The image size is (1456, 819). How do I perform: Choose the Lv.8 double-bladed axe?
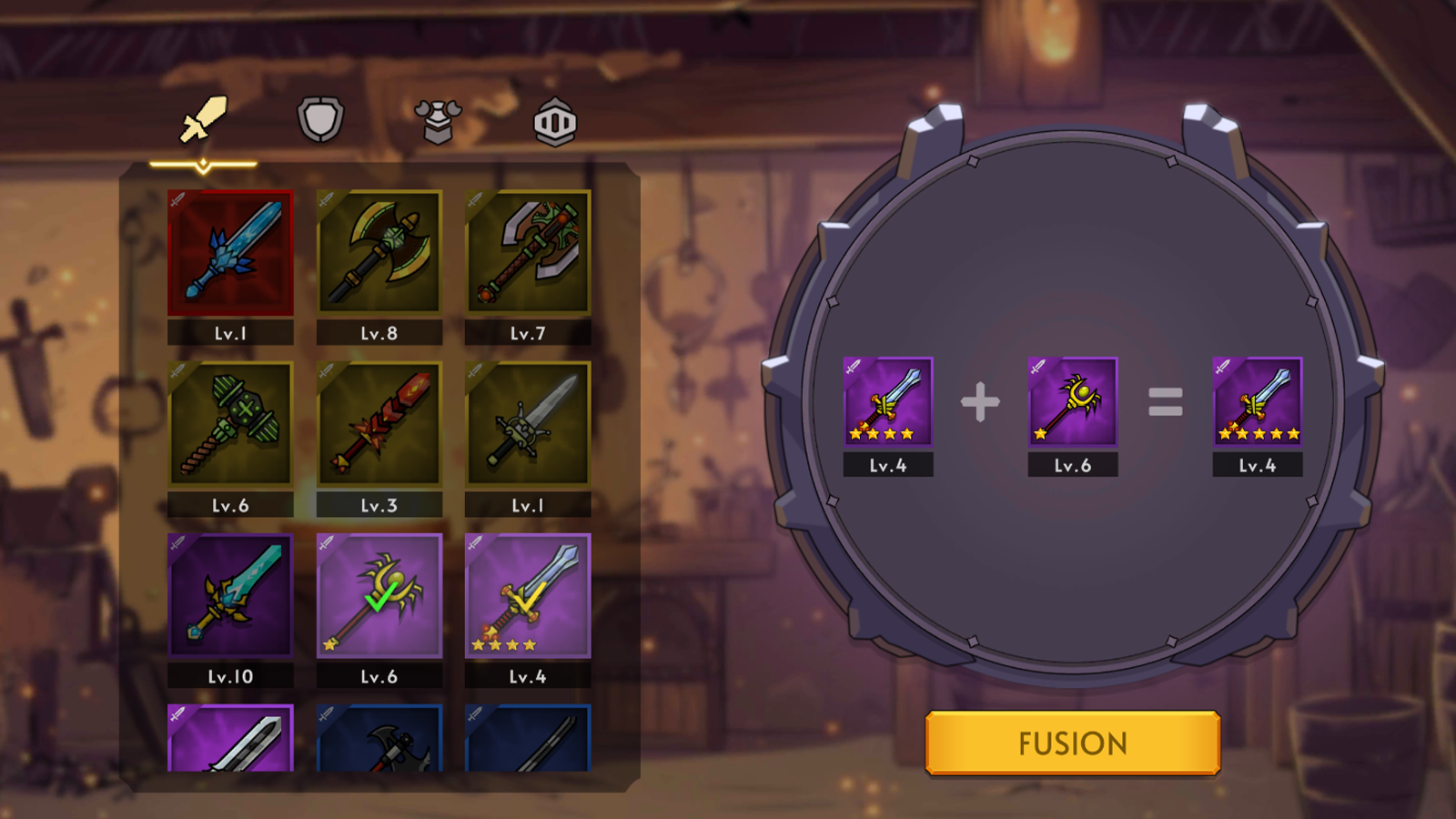click(x=379, y=253)
